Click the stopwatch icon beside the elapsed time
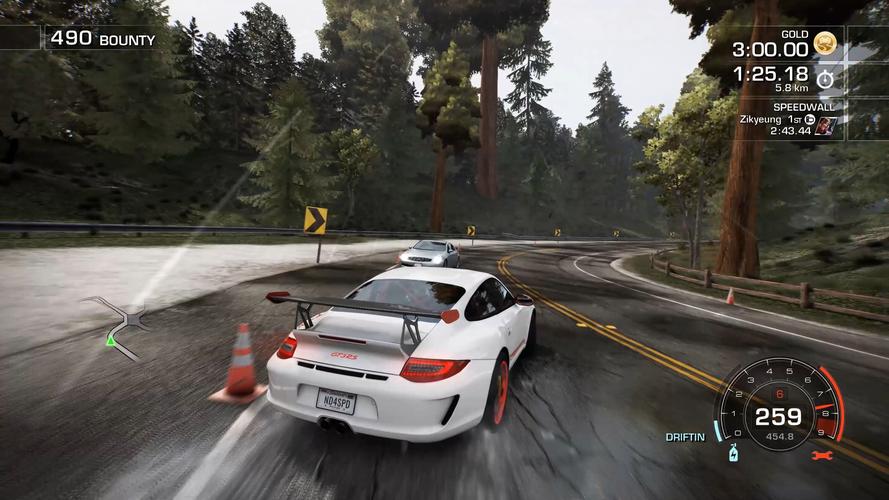Image resolution: width=889 pixels, height=500 pixels. pyautogui.click(x=825, y=78)
